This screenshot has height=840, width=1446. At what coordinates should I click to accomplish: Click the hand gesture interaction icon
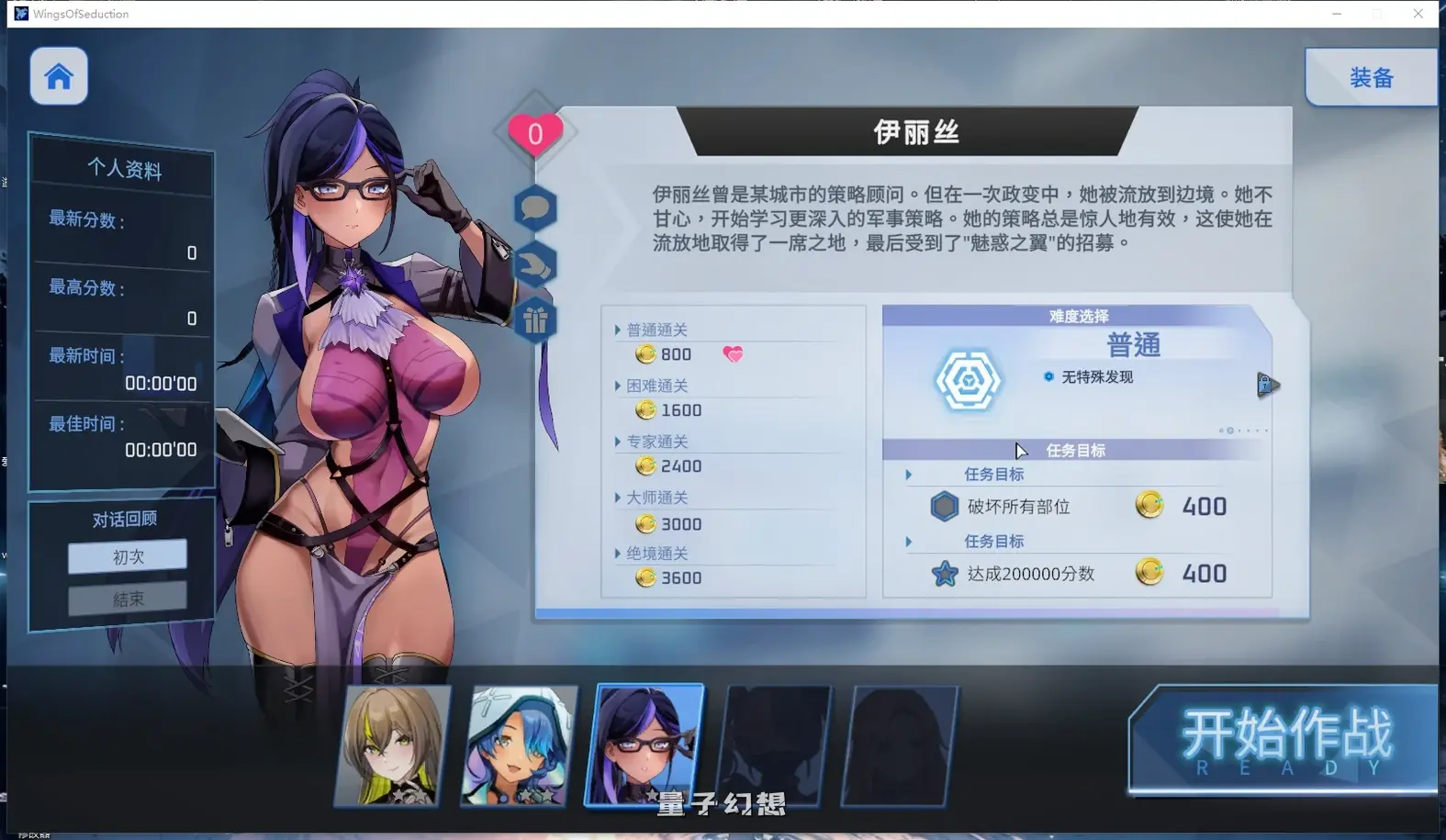pyautogui.click(x=535, y=263)
